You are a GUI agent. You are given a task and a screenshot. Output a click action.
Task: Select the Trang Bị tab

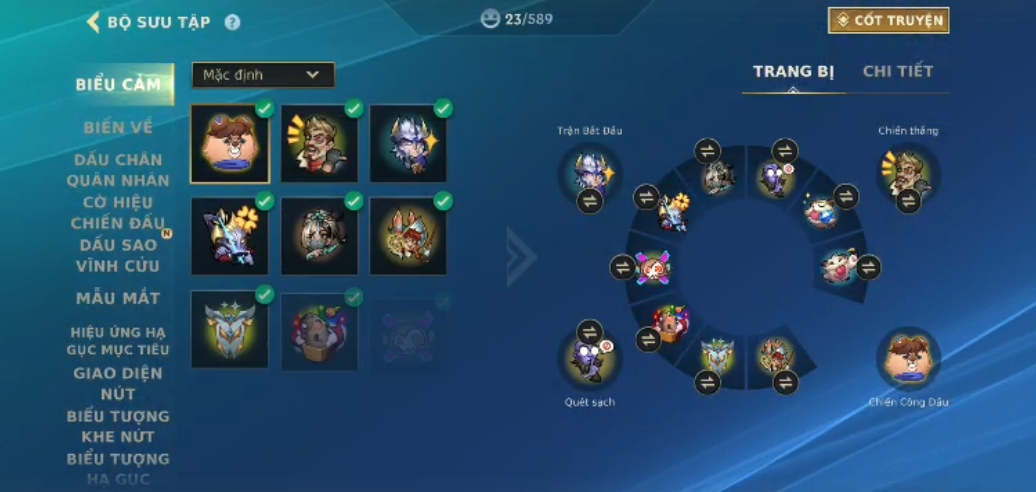pos(793,71)
